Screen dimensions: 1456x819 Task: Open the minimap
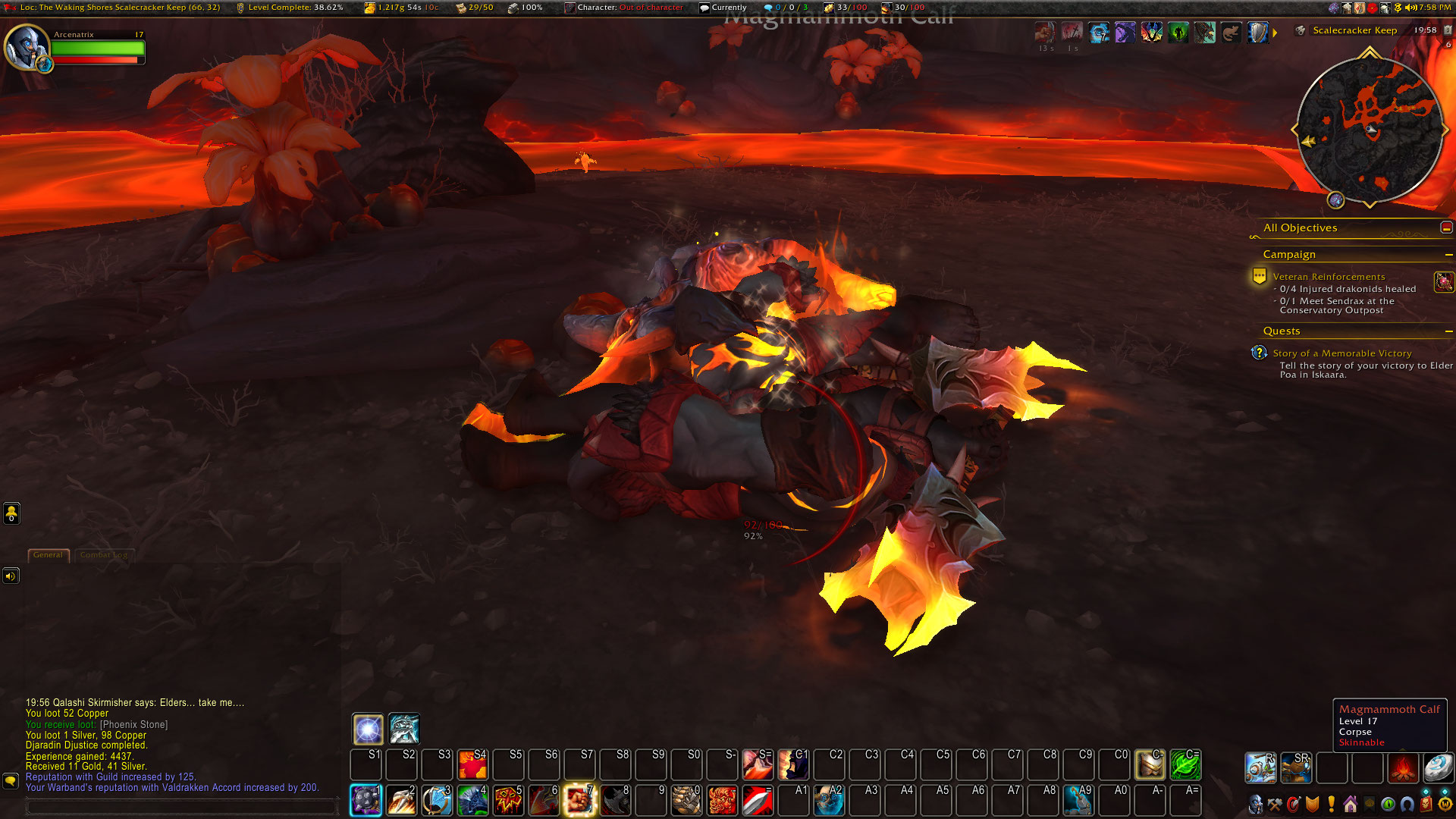pos(1370,129)
